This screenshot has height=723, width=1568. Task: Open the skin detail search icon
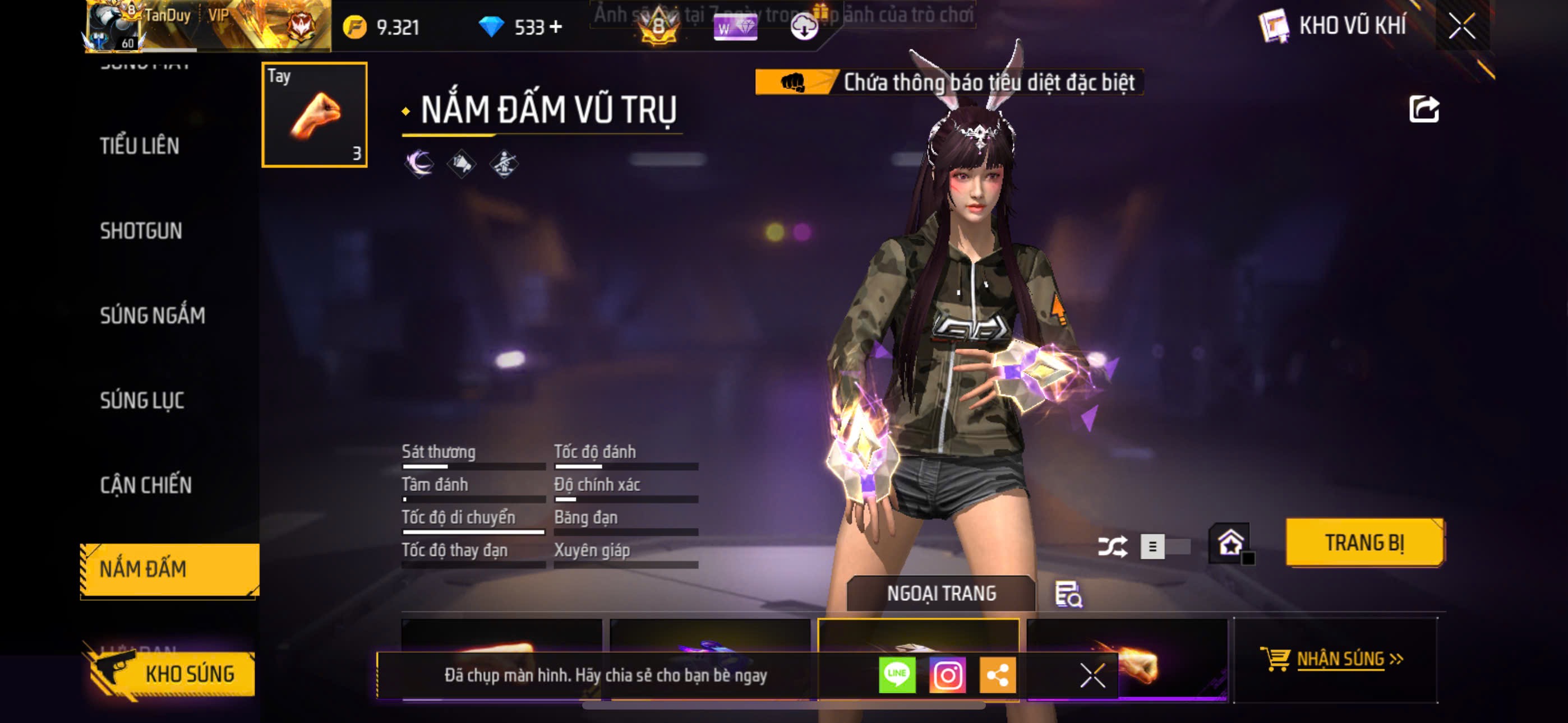[x=1068, y=595]
